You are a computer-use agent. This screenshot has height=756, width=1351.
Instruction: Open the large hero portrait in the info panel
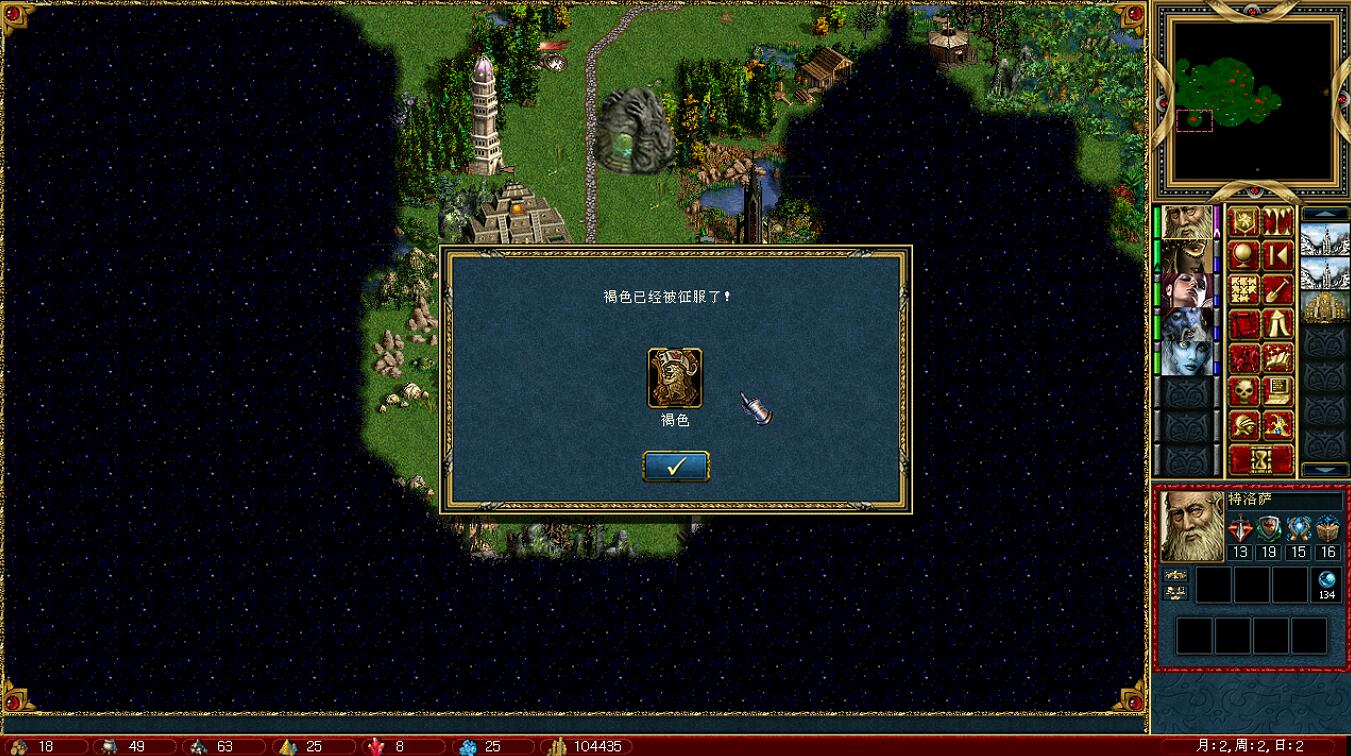pyautogui.click(x=1191, y=526)
